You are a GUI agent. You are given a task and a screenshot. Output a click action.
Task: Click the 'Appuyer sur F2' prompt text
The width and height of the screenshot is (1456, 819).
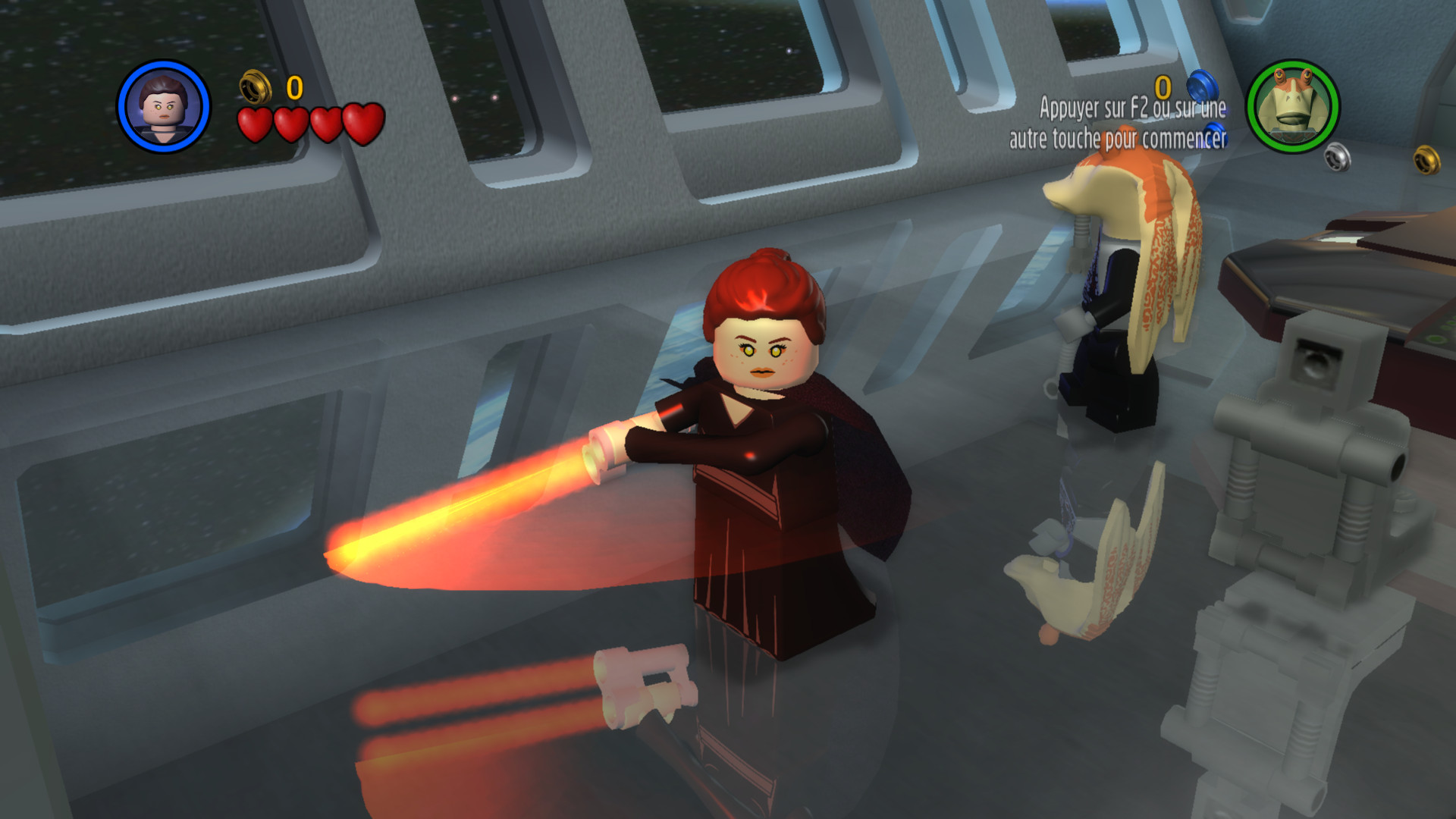[1133, 108]
